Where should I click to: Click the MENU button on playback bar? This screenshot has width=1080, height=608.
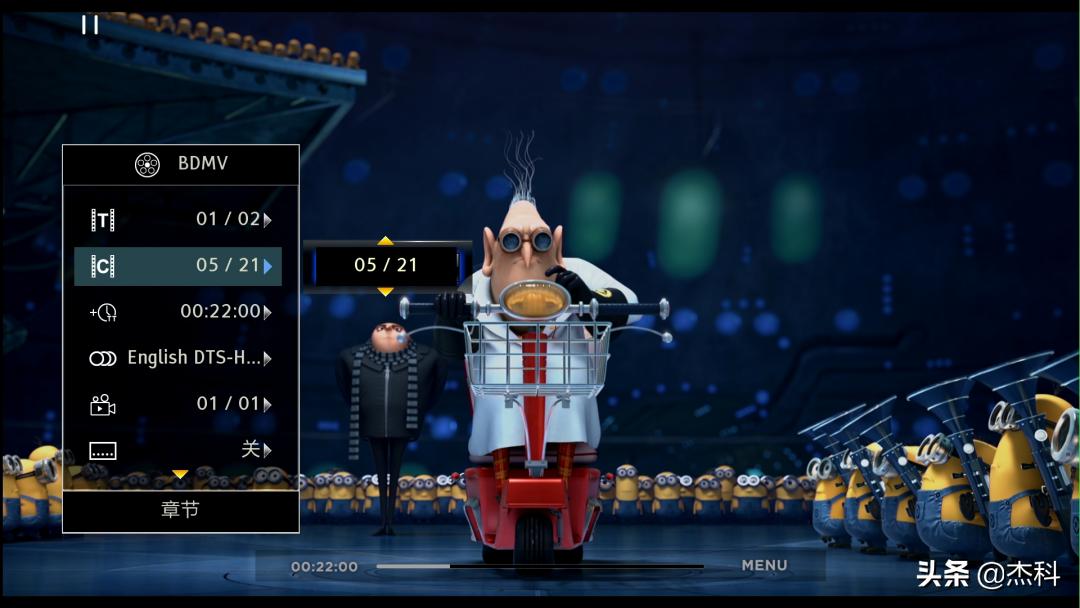pos(764,566)
